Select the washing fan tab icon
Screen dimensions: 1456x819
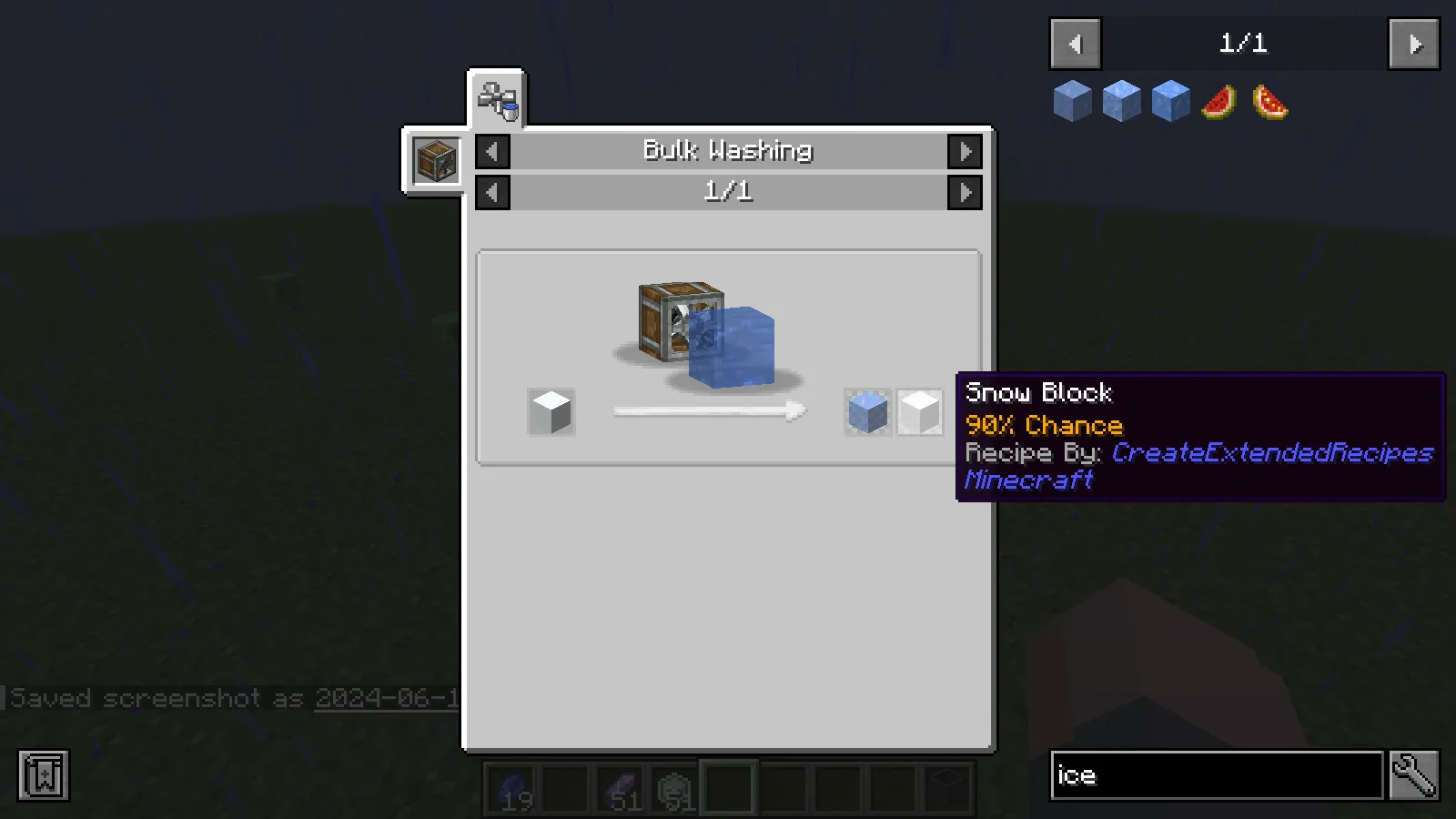click(496, 100)
